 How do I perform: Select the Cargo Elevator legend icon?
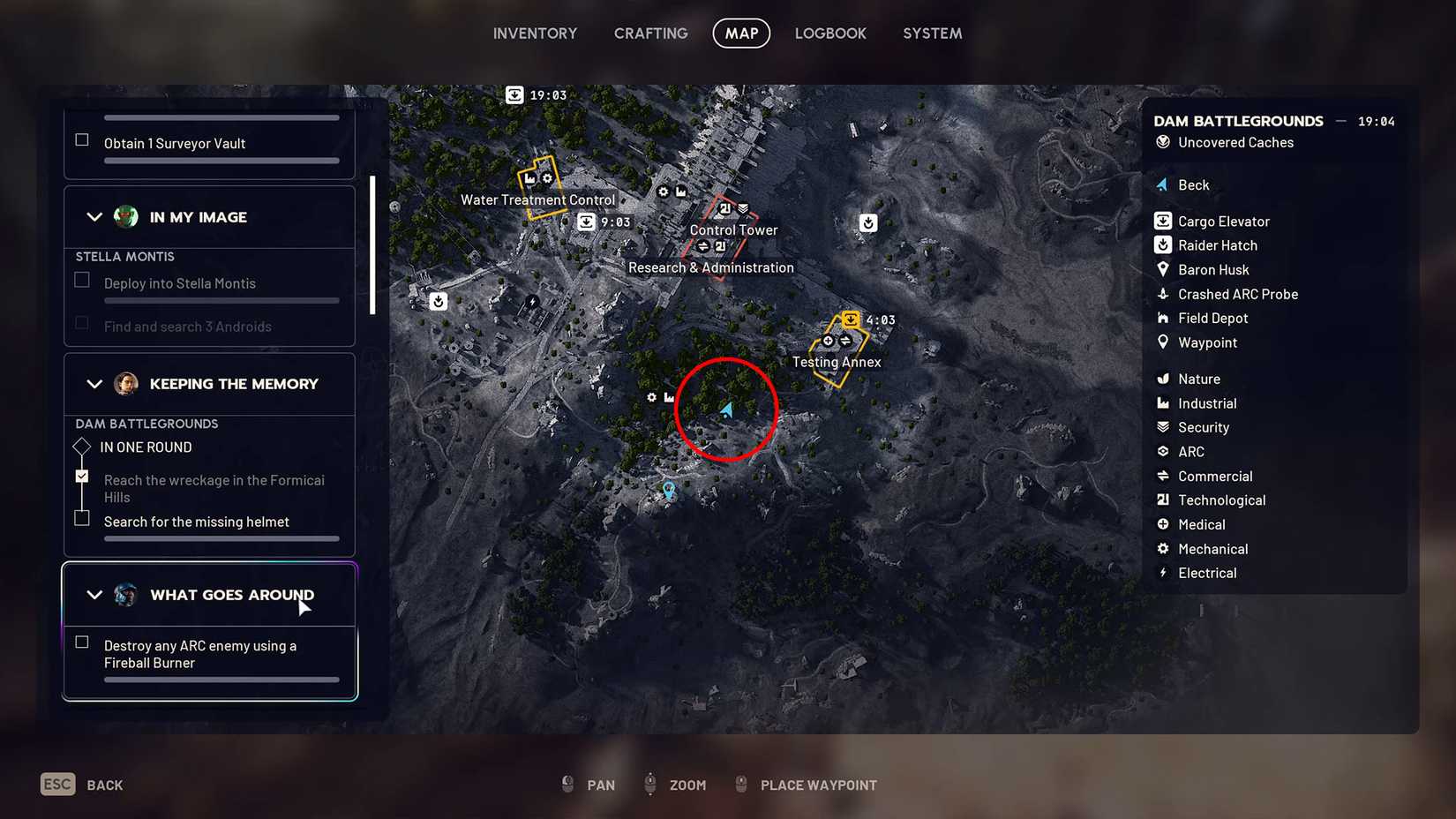pyautogui.click(x=1163, y=221)
